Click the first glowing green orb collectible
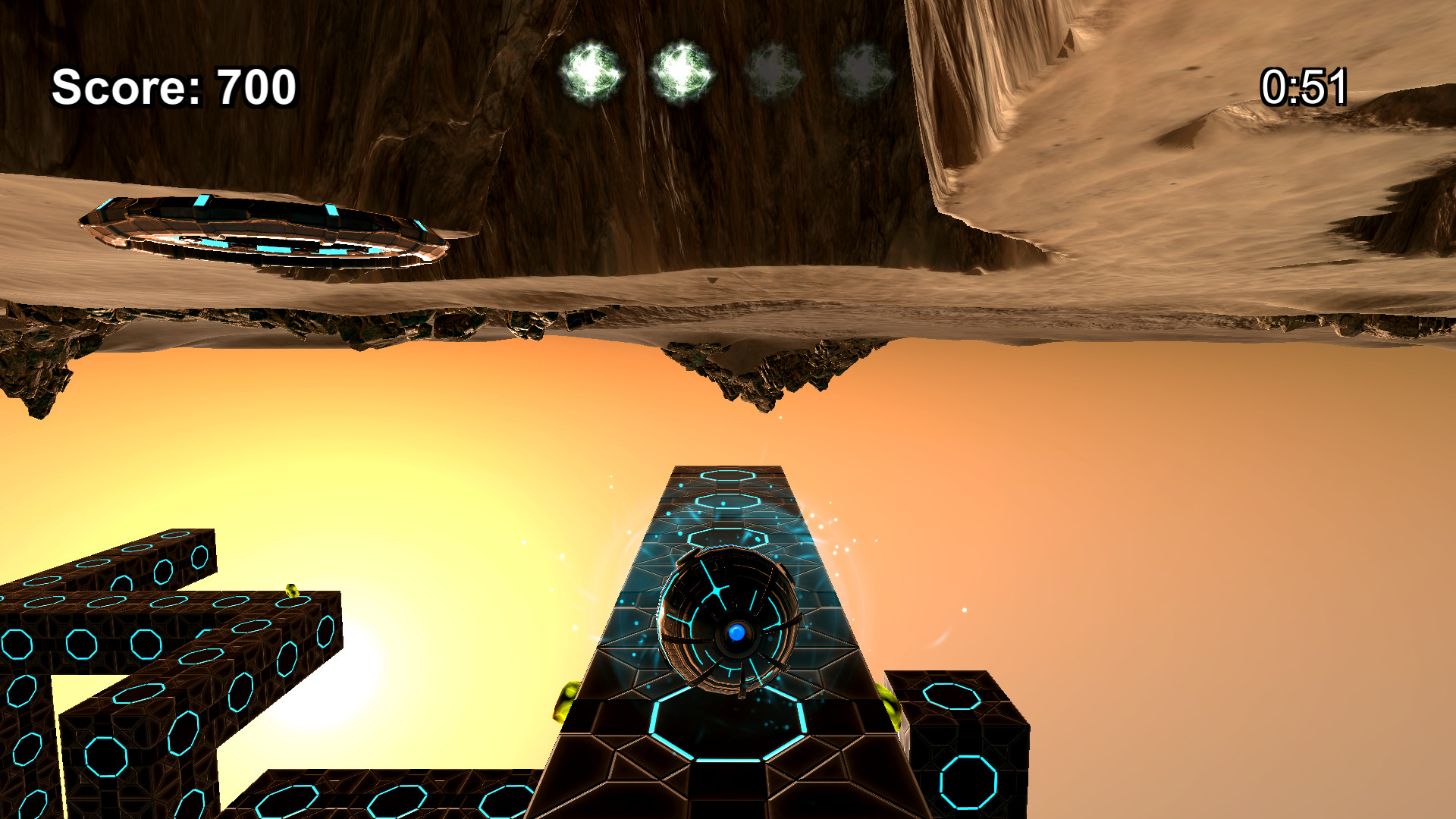The image size is (1456, 819). click(591, 71)
